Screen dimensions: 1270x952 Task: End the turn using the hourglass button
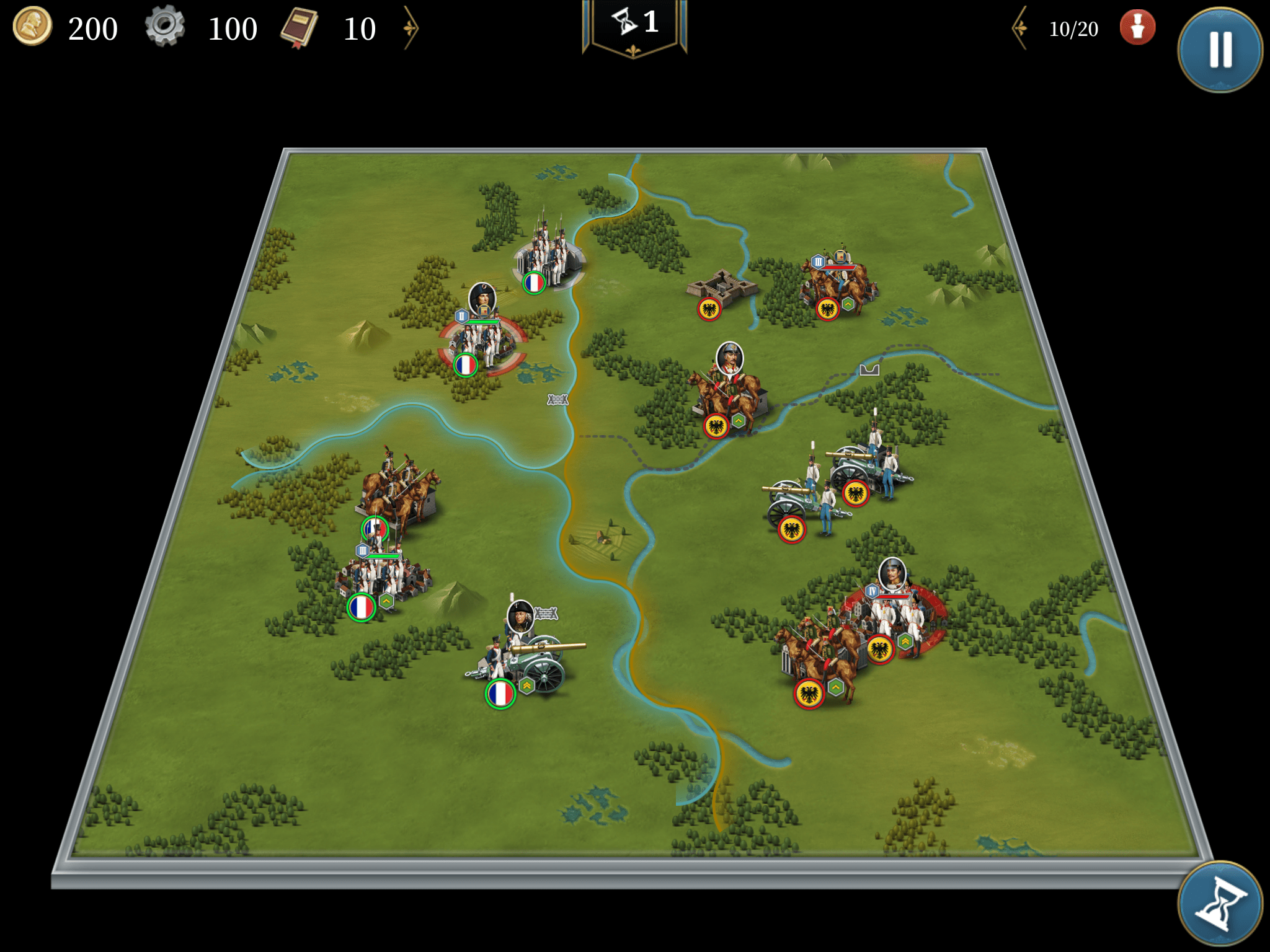coord(1219,903)
